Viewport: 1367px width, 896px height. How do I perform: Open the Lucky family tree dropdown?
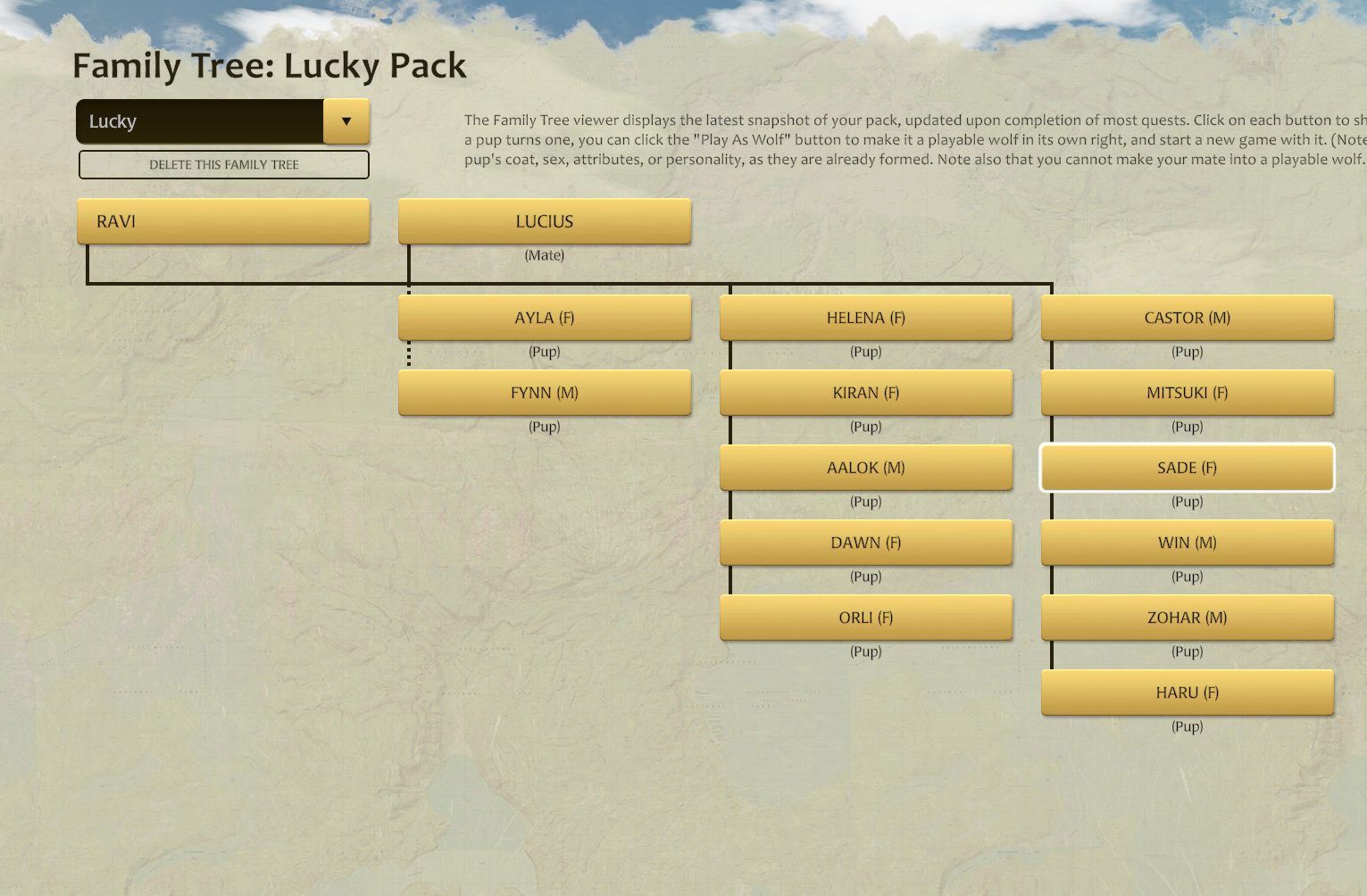pos(222,121)
